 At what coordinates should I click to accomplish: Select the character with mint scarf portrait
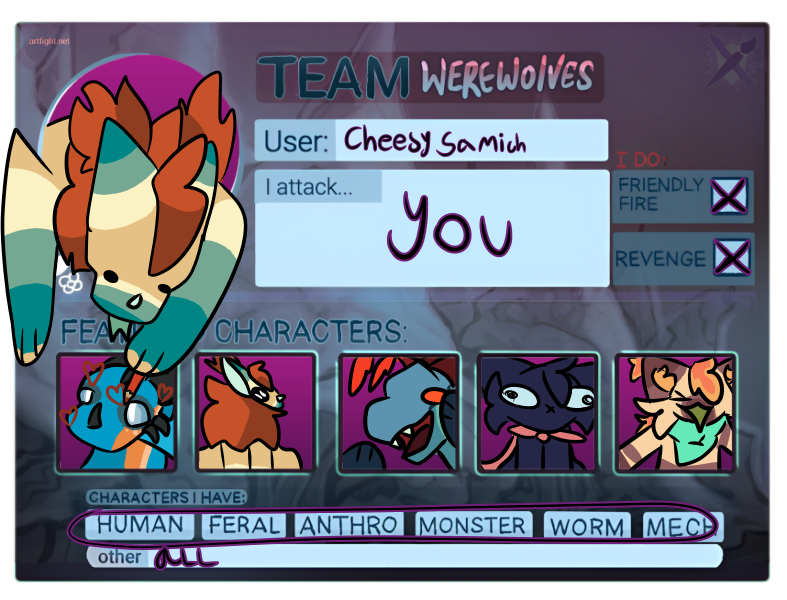pos(676,412)
